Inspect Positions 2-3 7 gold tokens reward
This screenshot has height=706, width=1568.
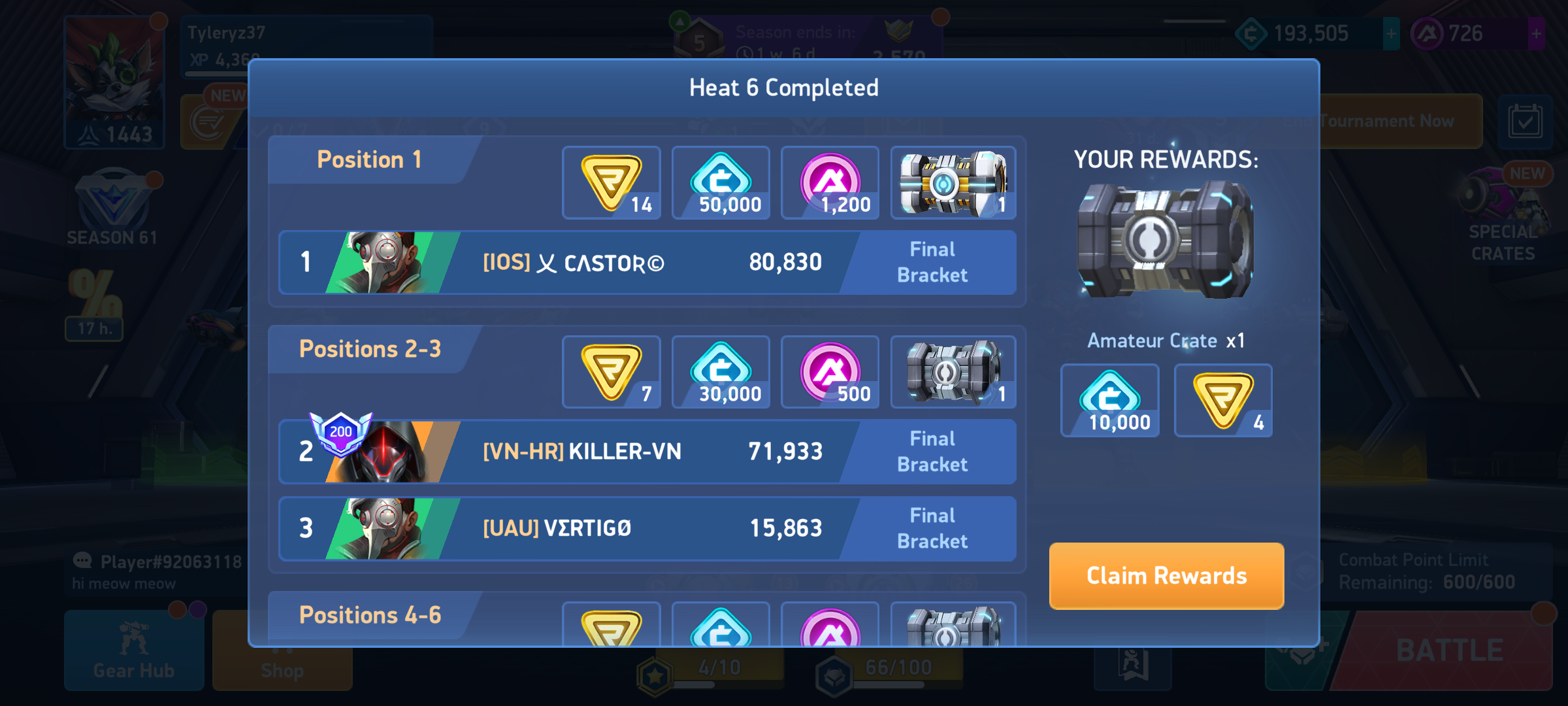(x=612, y=372)
